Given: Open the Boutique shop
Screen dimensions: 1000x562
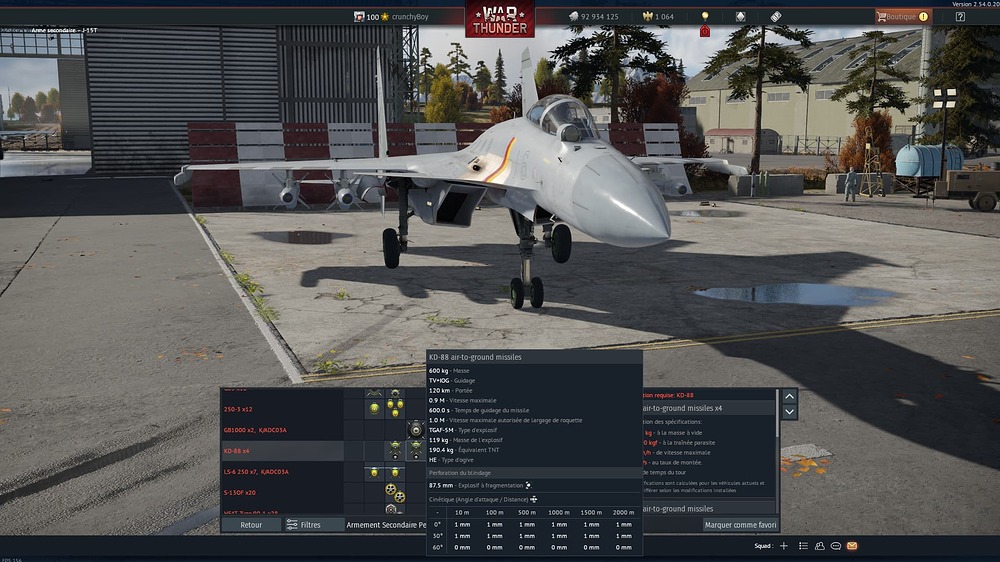Looking at the screenshot, I should coord(903,16).
